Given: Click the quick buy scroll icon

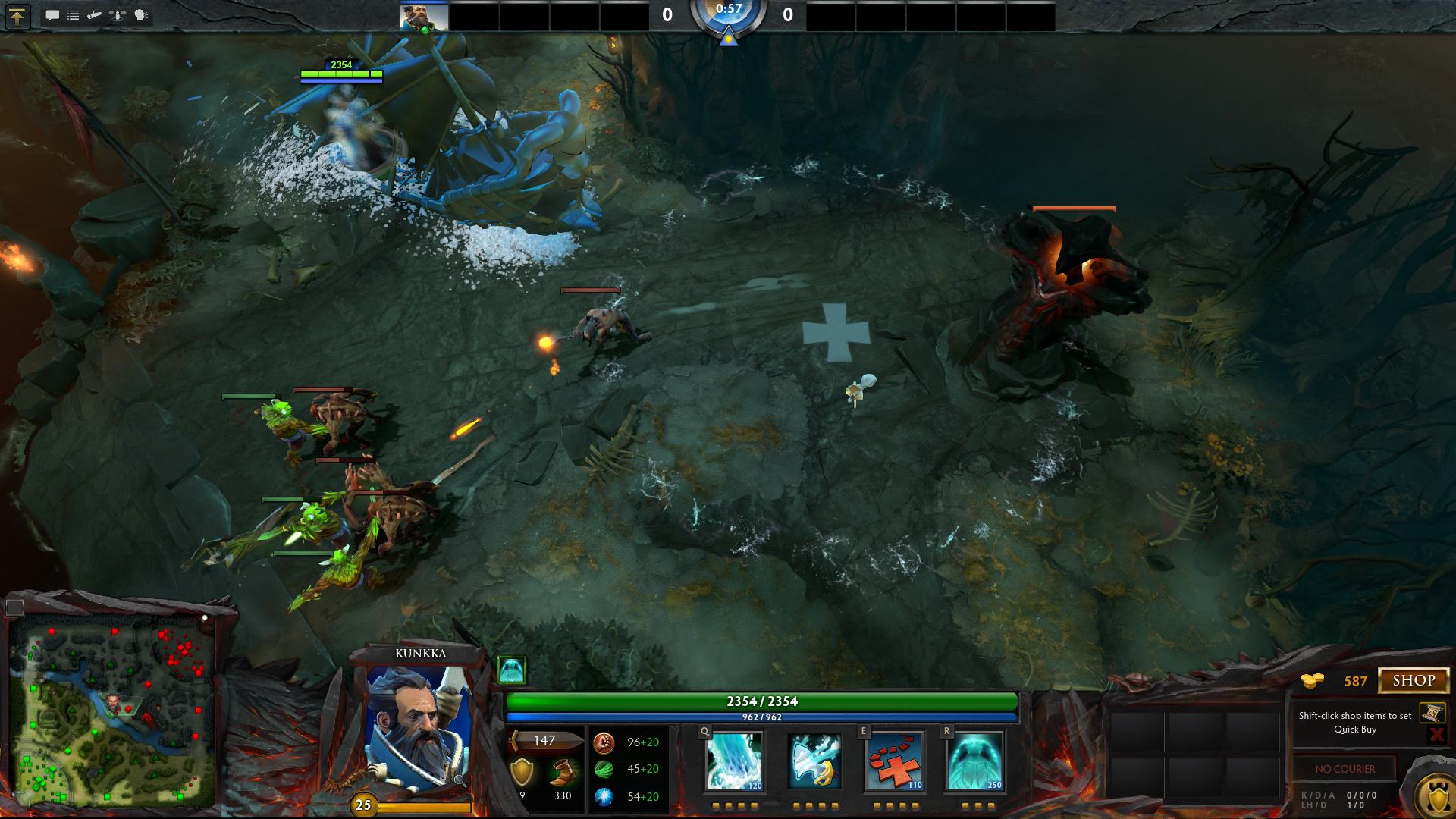Looking at the screenshot, I should pyautogui.click(x=1432, y=713).
